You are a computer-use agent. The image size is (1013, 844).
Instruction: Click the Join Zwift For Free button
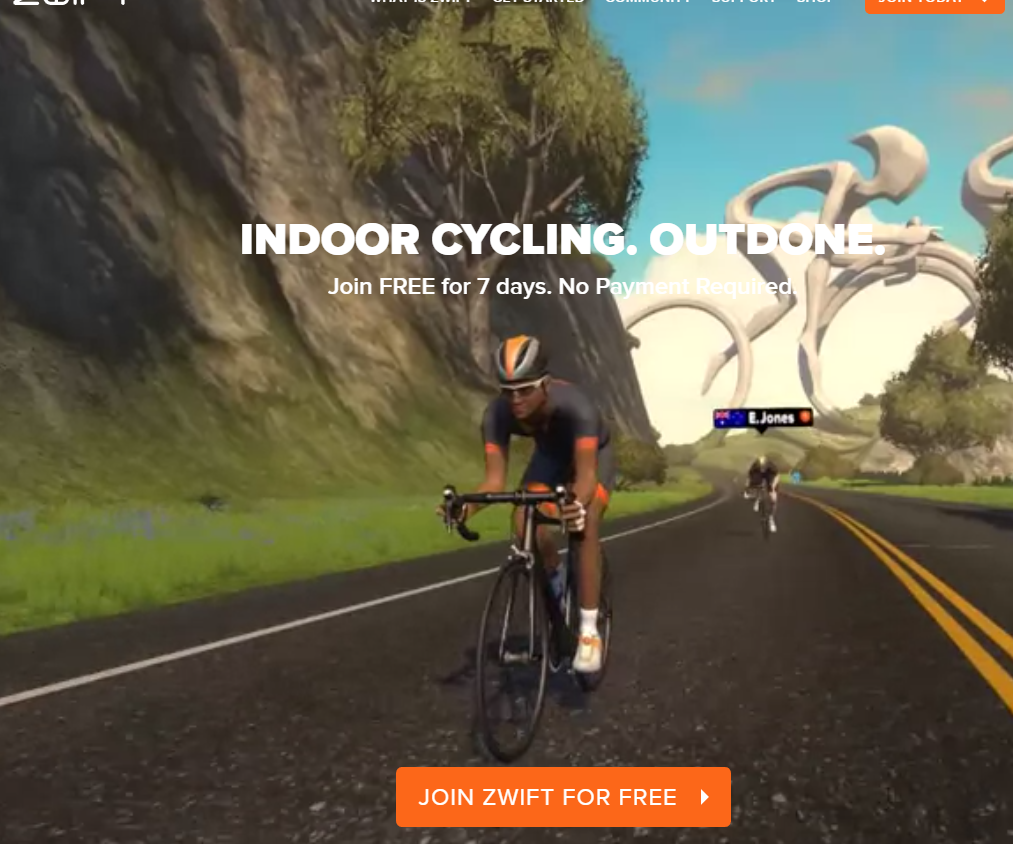[563, 797]
